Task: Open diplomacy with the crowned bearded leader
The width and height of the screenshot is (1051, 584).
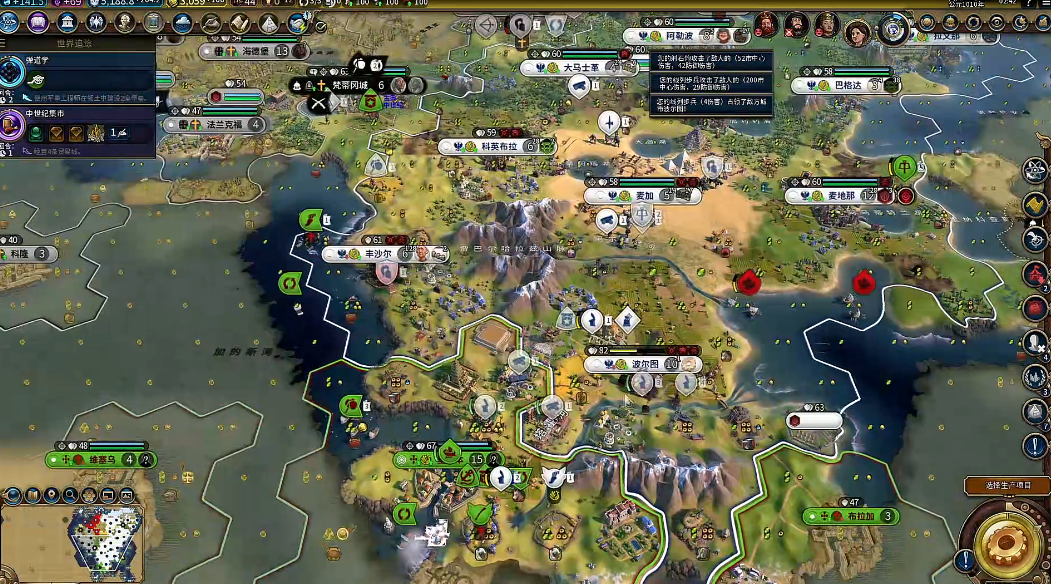Action: click(x=767, y=23)
